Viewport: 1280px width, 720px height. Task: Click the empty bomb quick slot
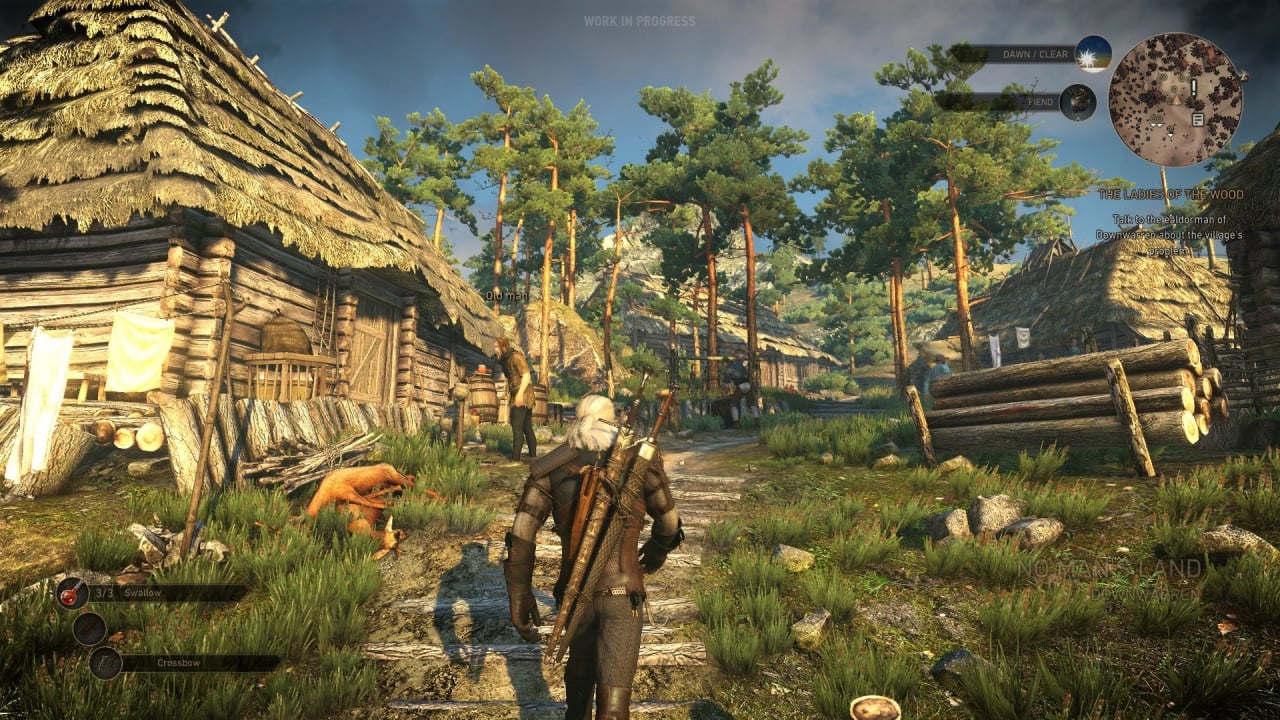coord(90,629)
